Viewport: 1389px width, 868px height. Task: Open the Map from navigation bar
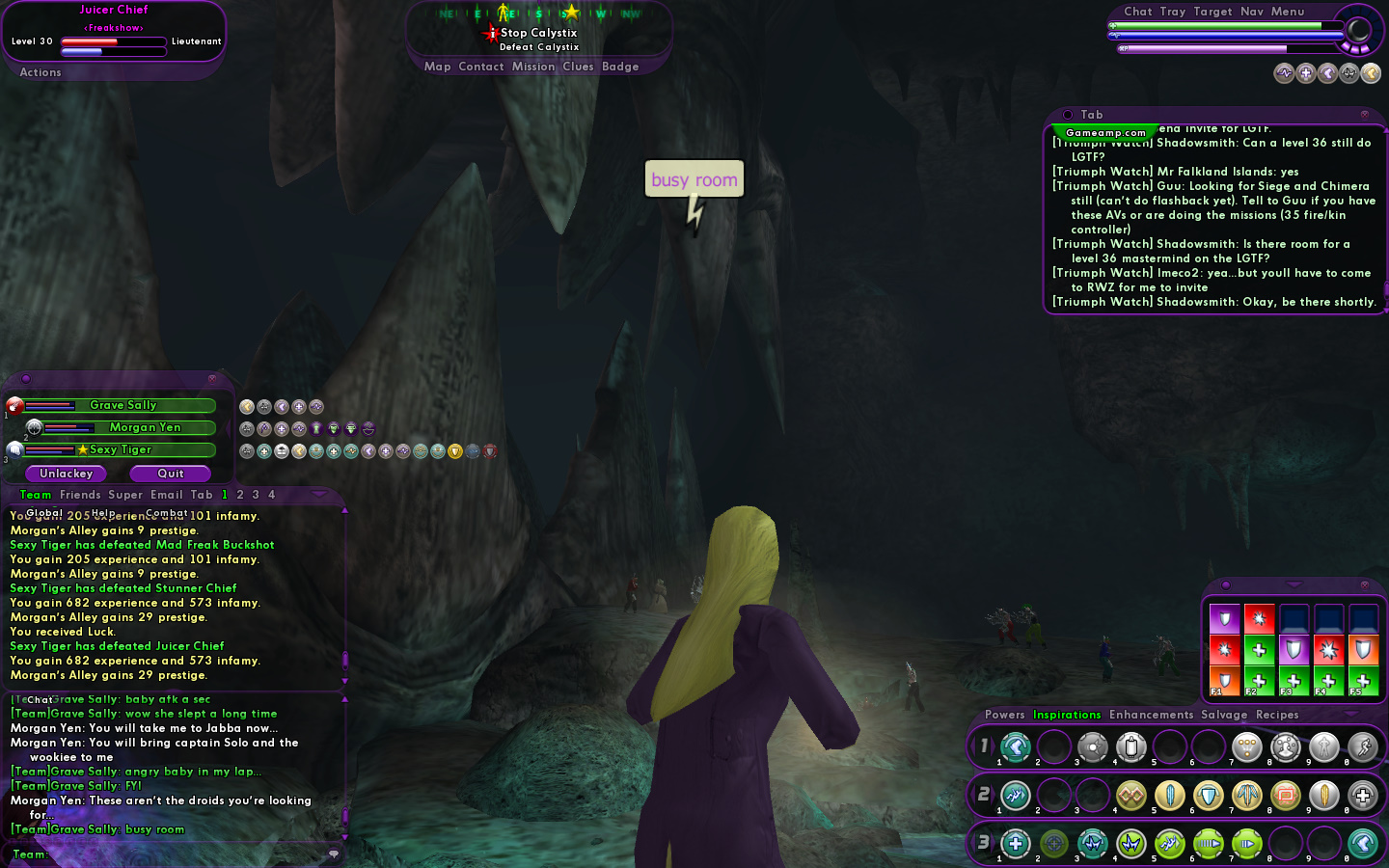437,67
